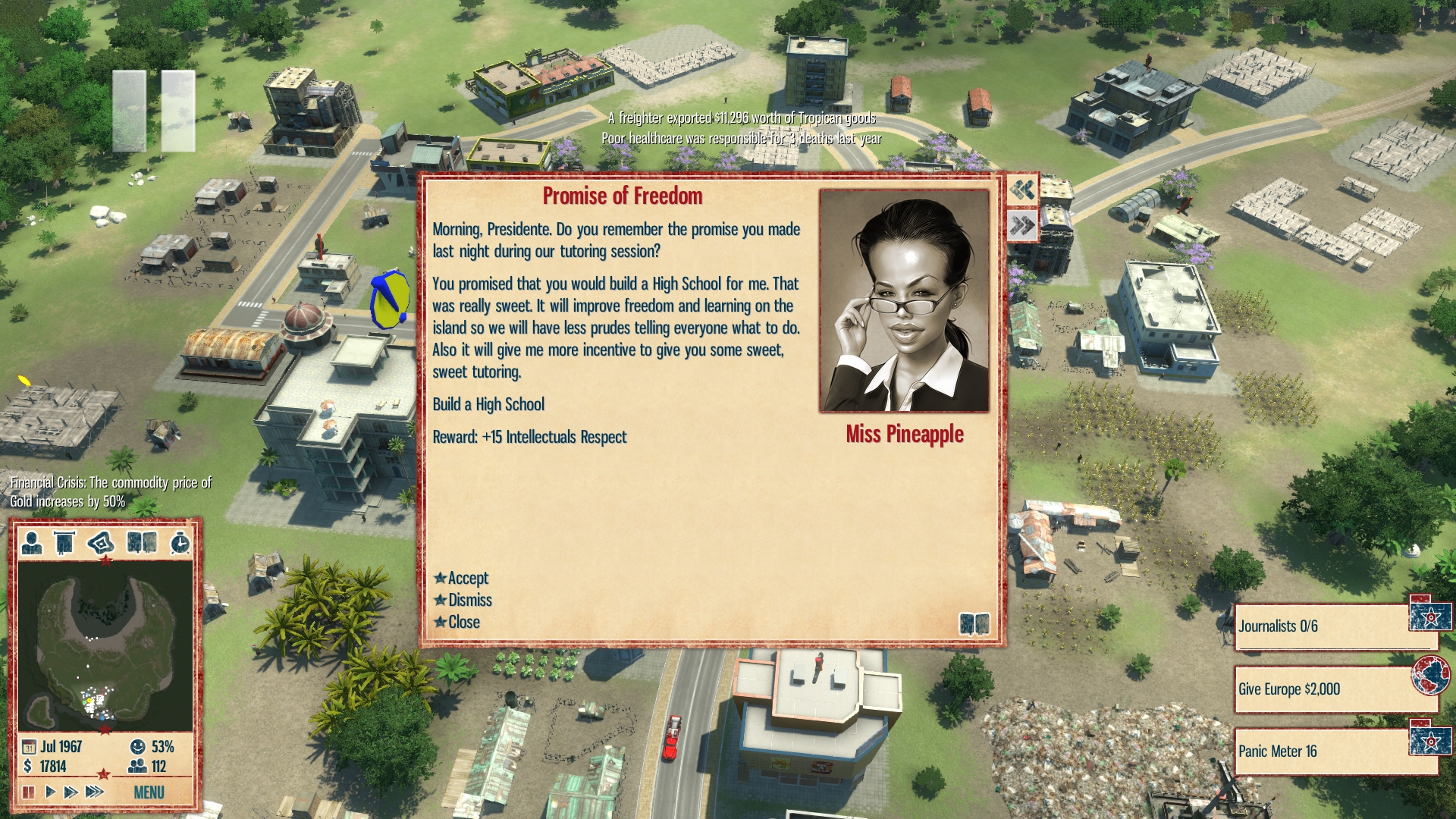
Task: Open the MENU
Action: 149,792
